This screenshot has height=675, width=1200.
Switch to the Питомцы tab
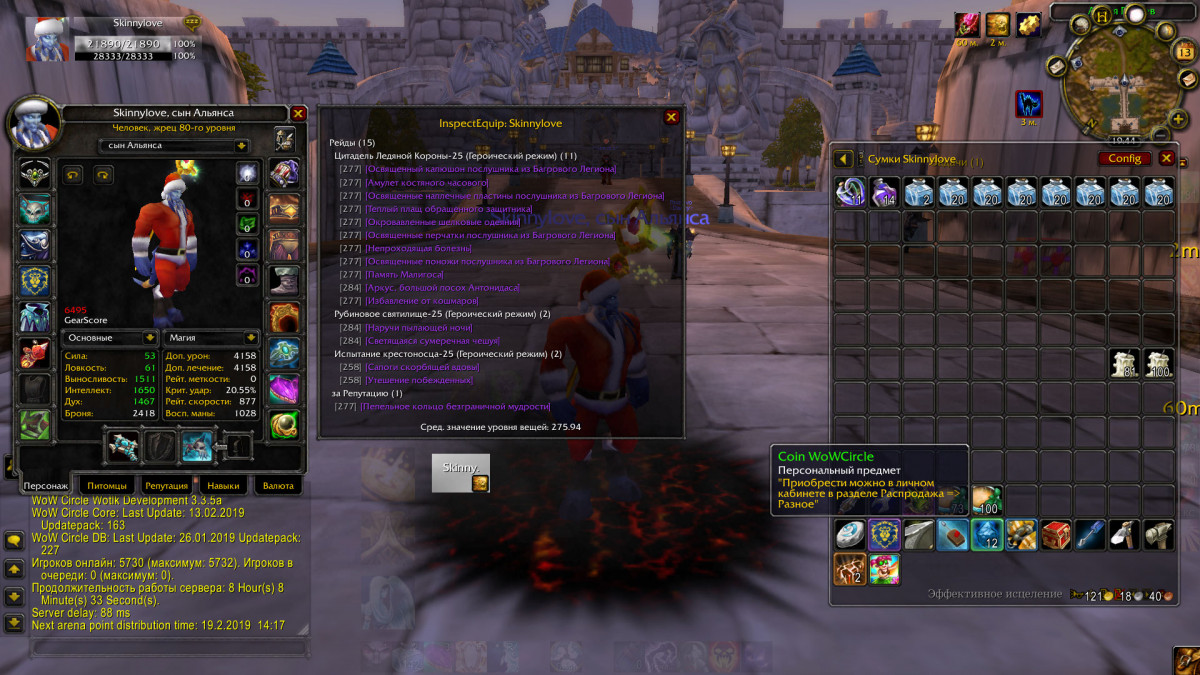tap(107, 486)
